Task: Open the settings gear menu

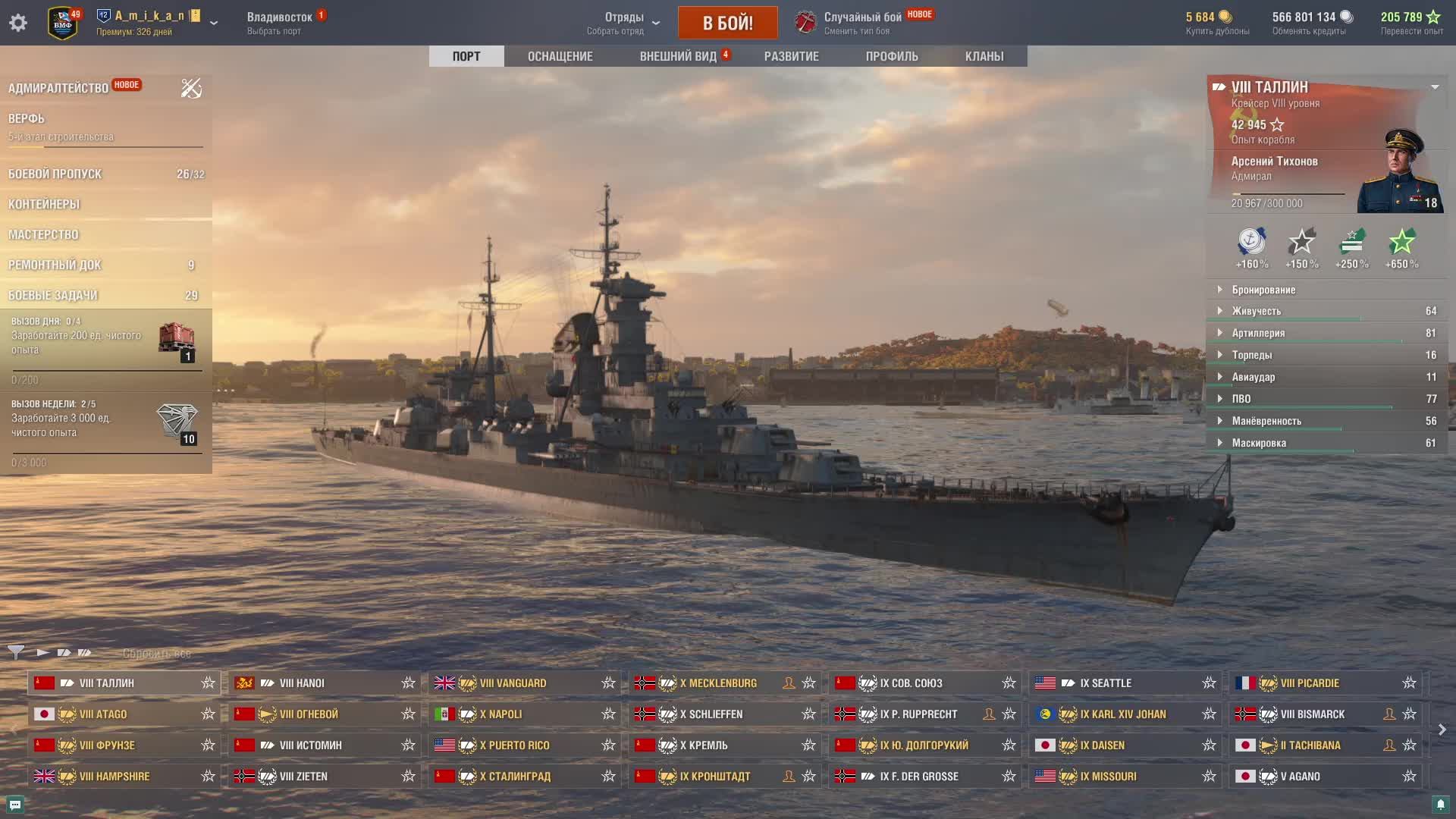Action: [x=18, y=23]
